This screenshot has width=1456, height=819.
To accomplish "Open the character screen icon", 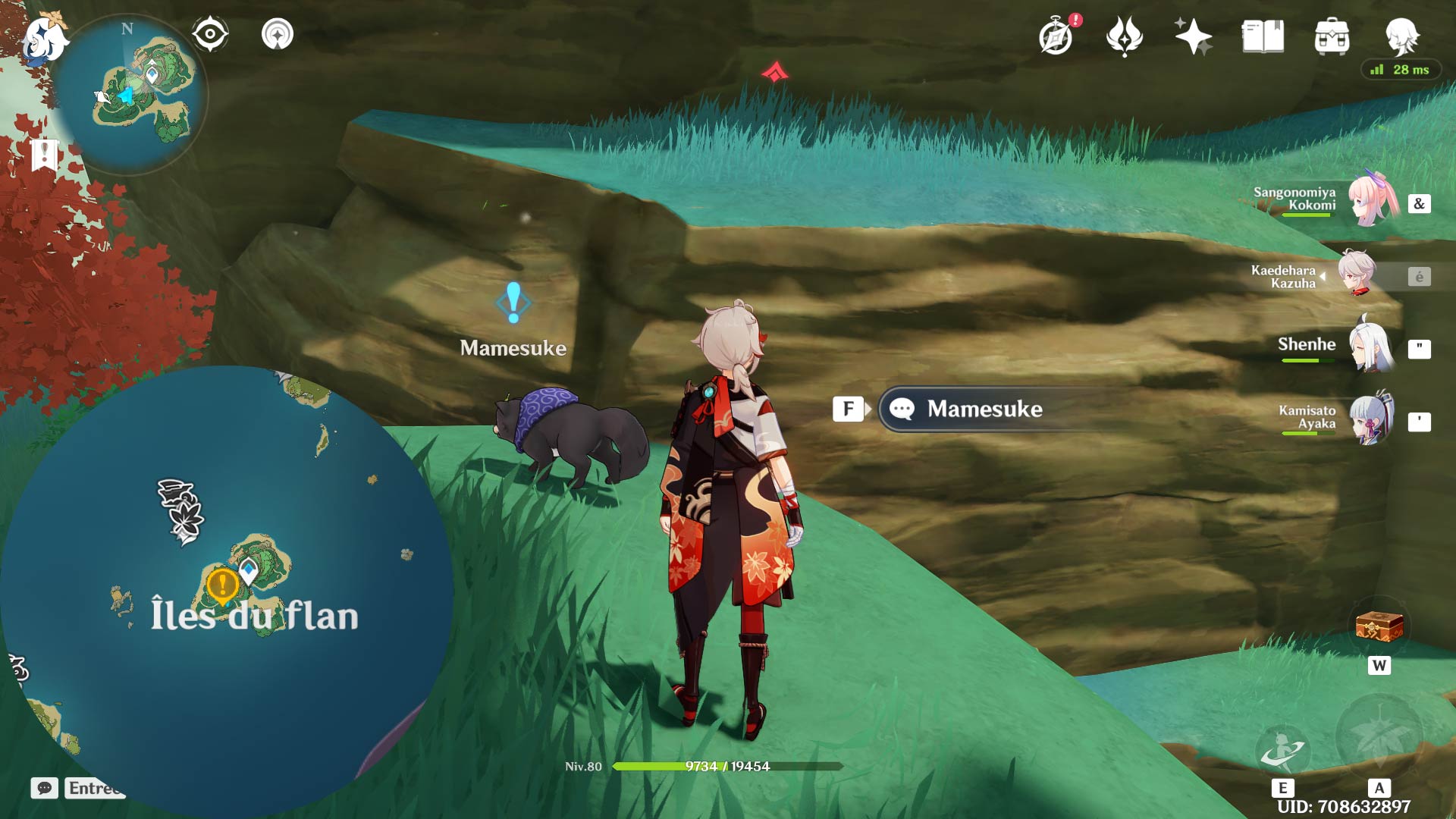I will click(x=1401, y=35).
